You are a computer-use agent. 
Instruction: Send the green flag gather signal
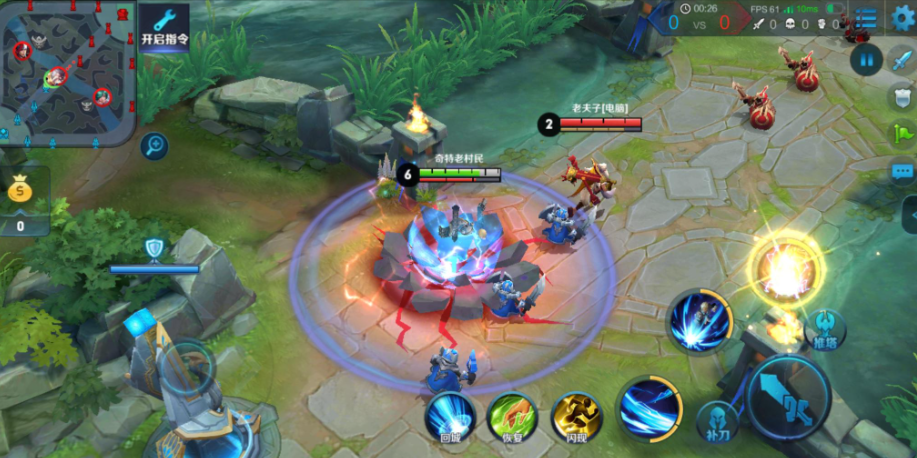click(x=902, y=134)
